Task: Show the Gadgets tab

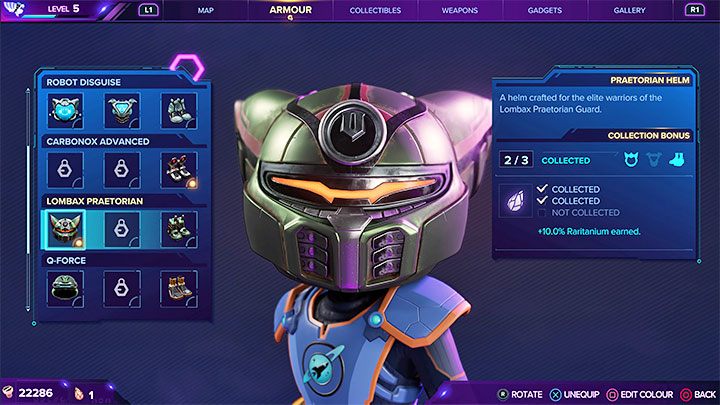Action: [x=544, y=10]
